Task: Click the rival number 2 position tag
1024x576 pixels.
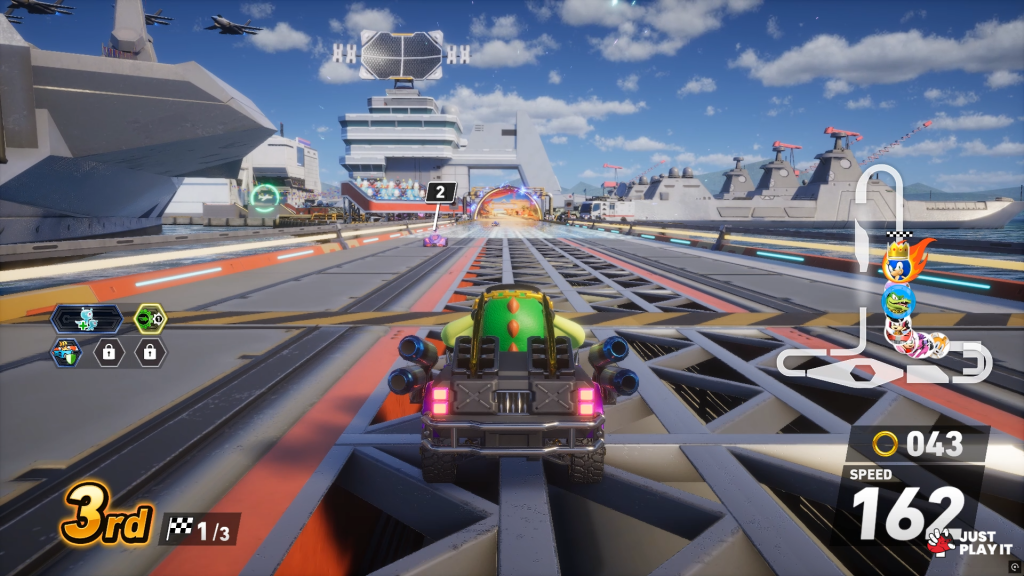Action: [x=441, y=192]
